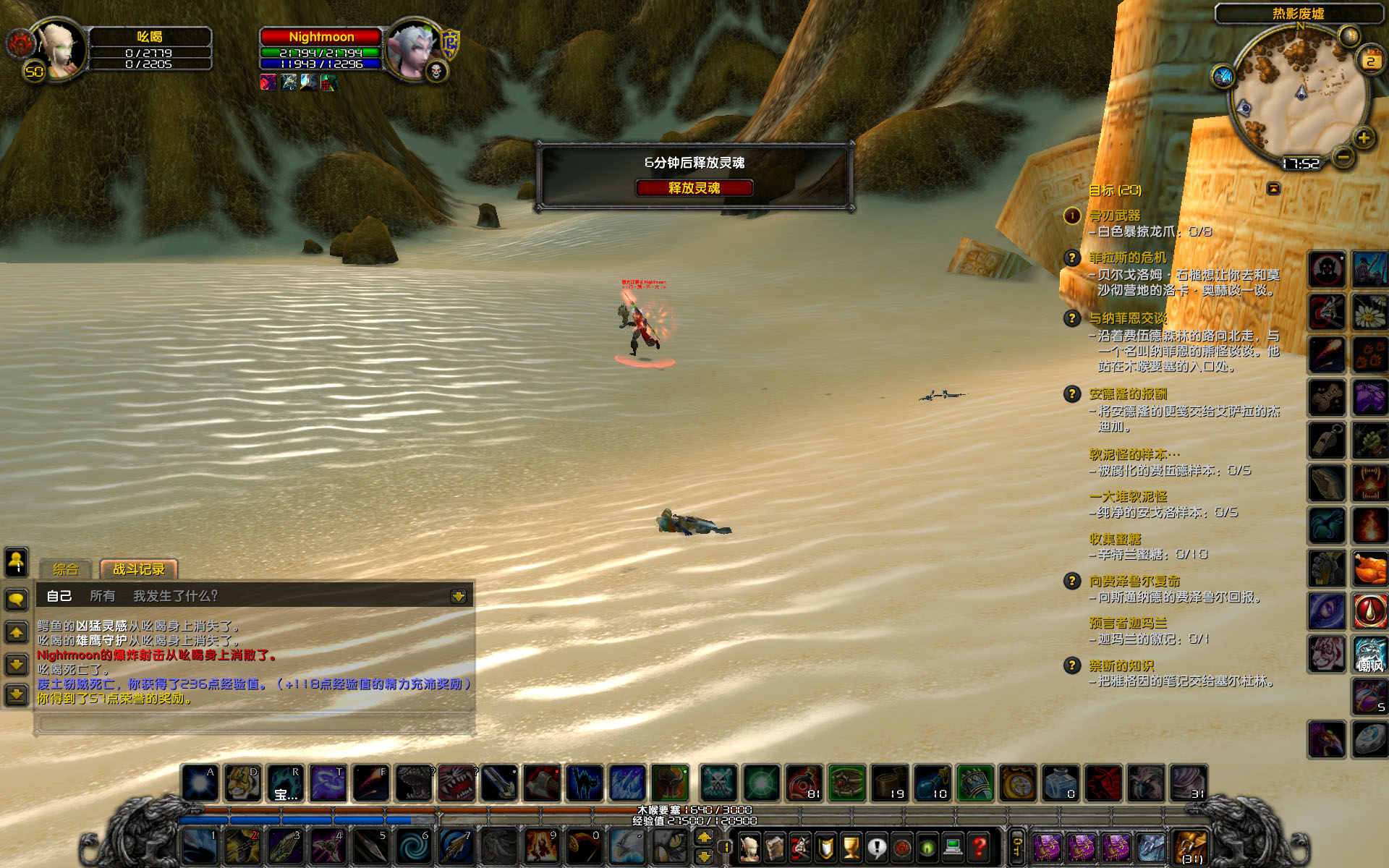Click the golden key ring button
This screenshot has width=1389, height=868.
coord(1017,846)
